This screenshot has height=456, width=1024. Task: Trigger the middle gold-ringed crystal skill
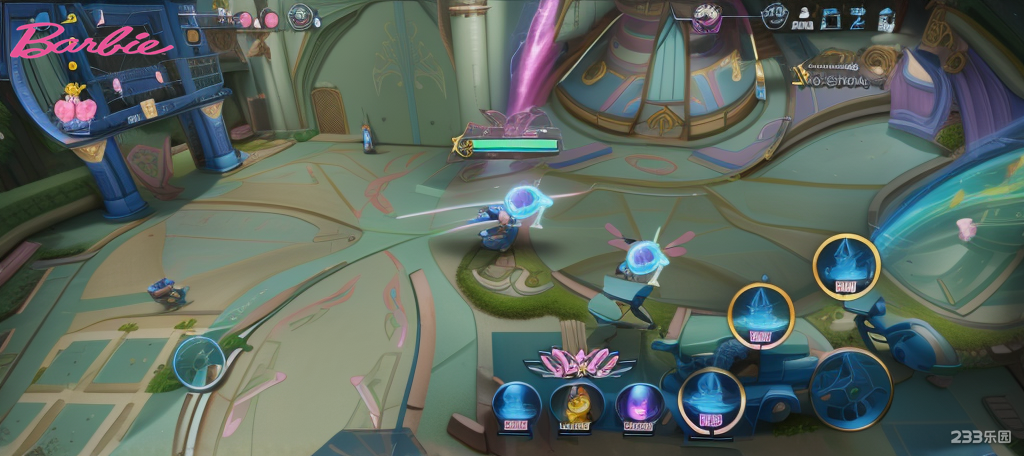coord(761,316)
